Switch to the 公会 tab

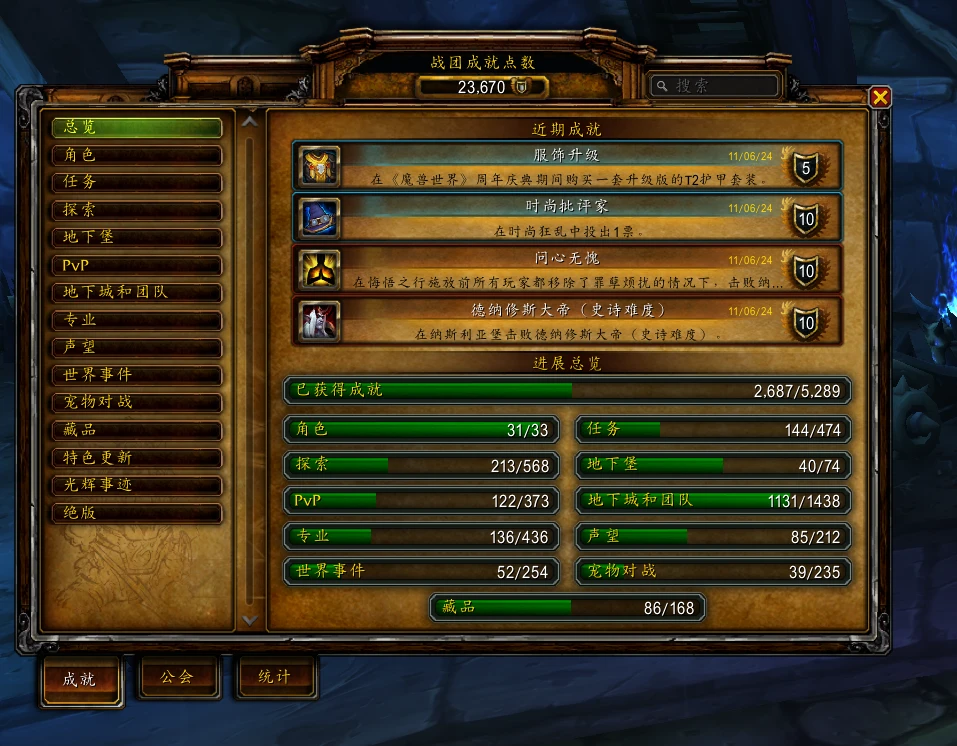176,677
